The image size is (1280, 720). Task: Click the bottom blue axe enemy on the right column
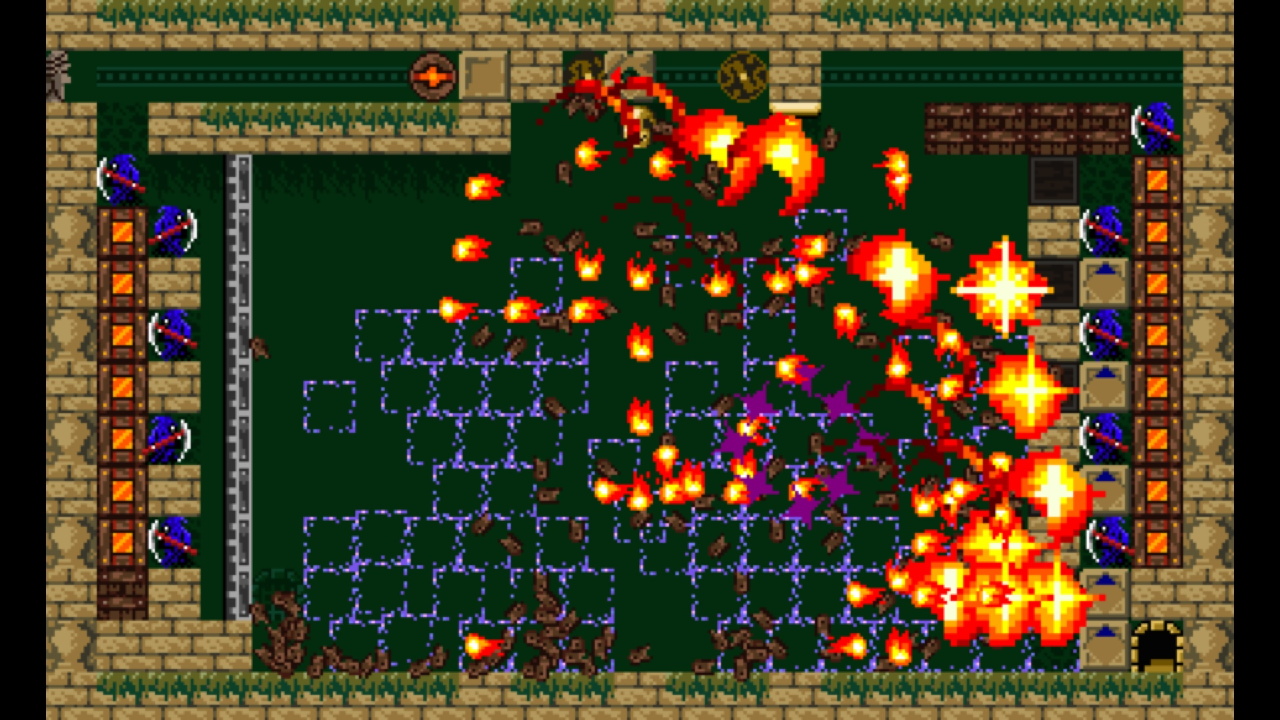click(x=1108, y=538)
